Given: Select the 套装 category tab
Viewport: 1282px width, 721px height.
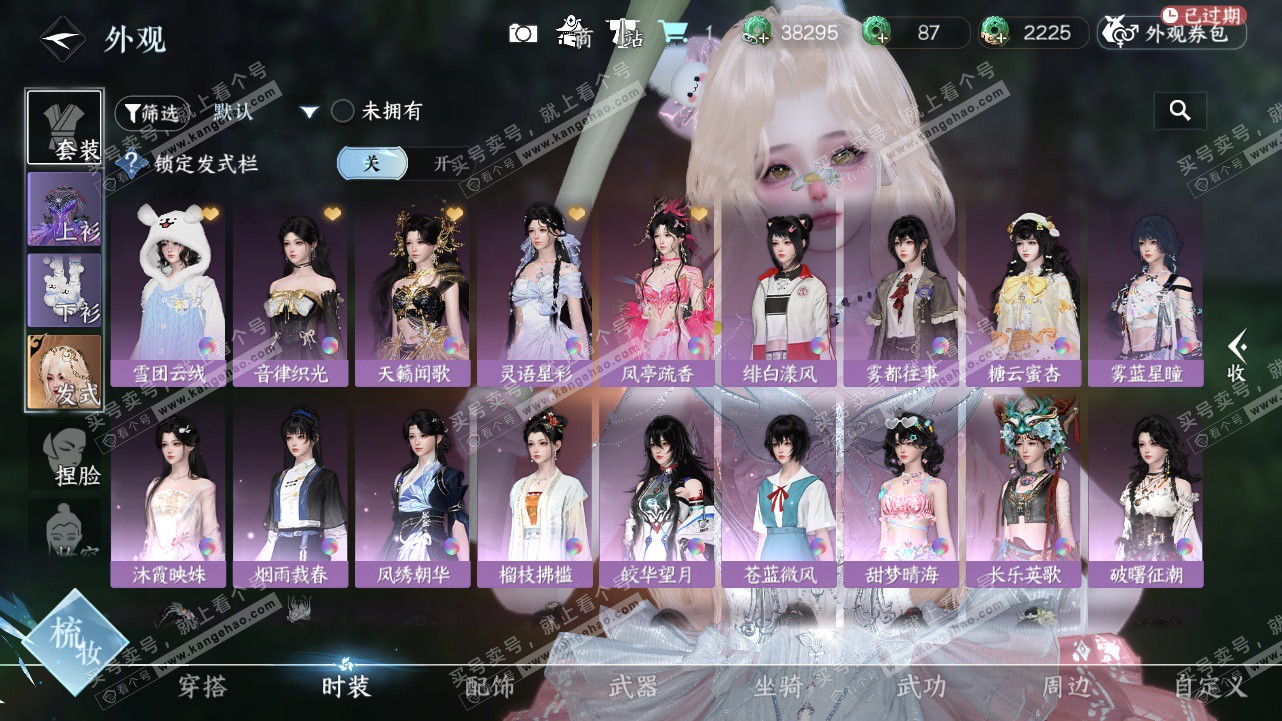Looking at the screenshot, I should 65,128.
